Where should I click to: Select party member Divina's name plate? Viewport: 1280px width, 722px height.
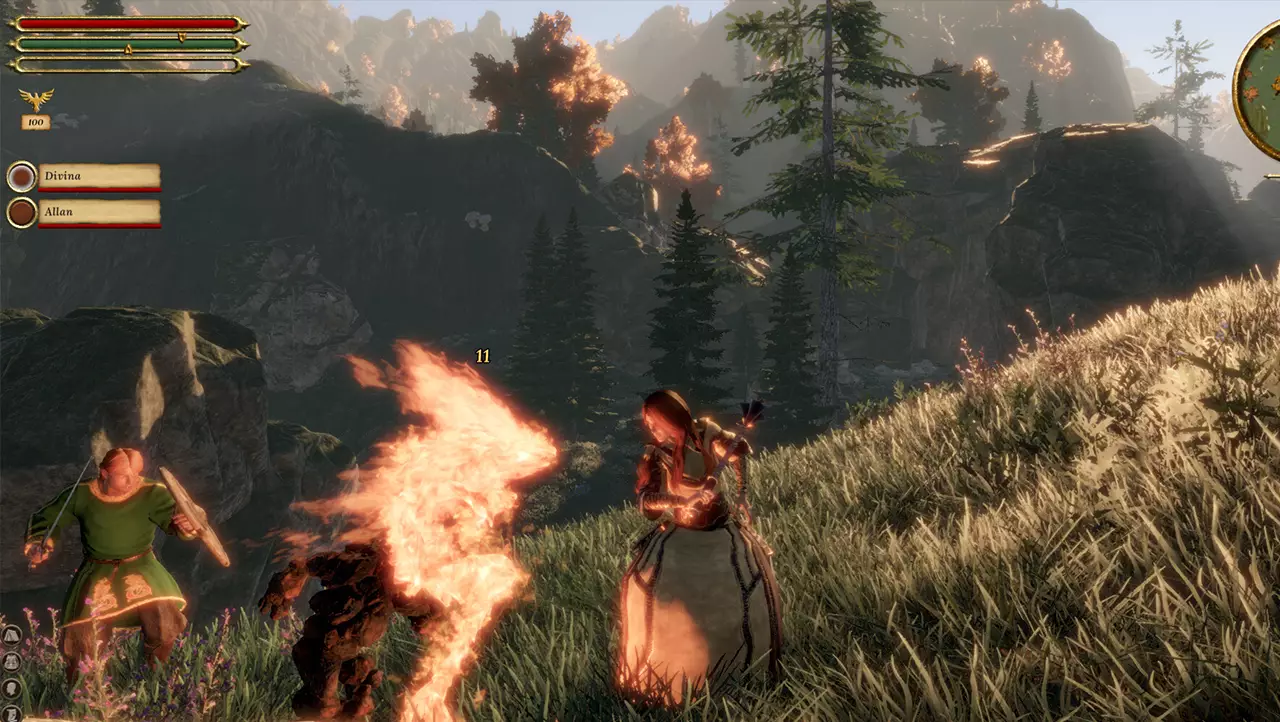99,177
